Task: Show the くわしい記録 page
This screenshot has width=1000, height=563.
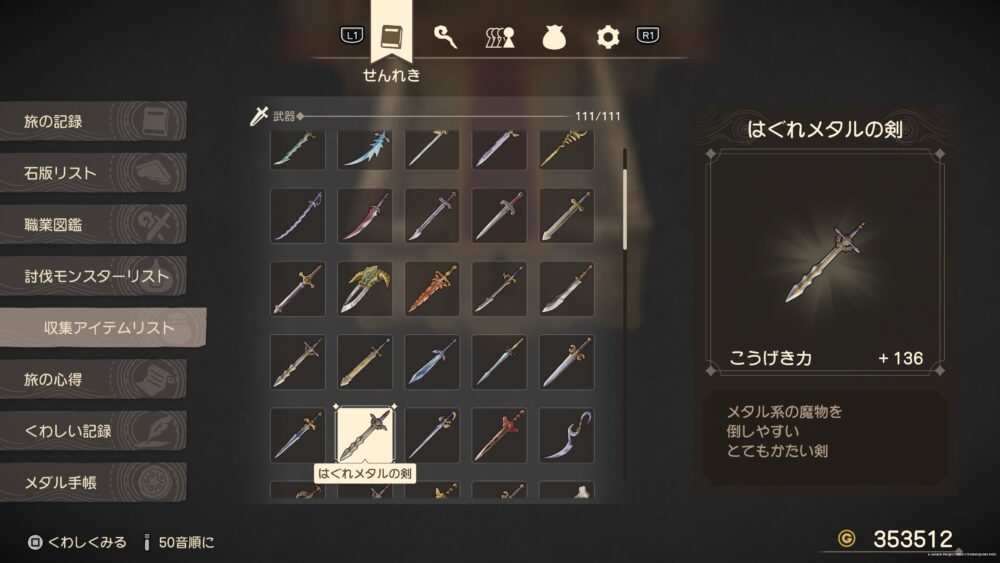Action: pos(92,431)
